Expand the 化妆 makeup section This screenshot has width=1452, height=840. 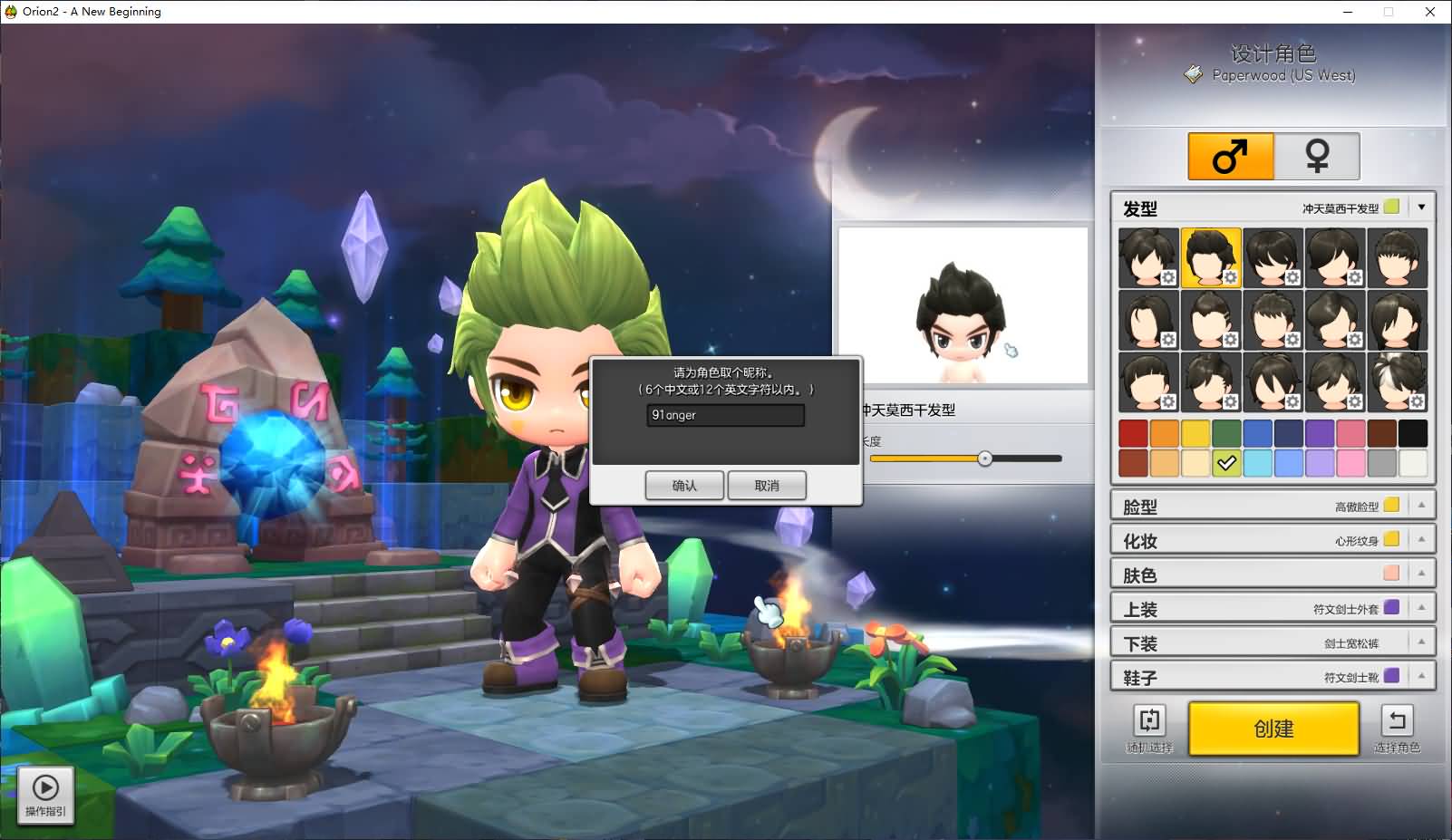(1423, 538)
